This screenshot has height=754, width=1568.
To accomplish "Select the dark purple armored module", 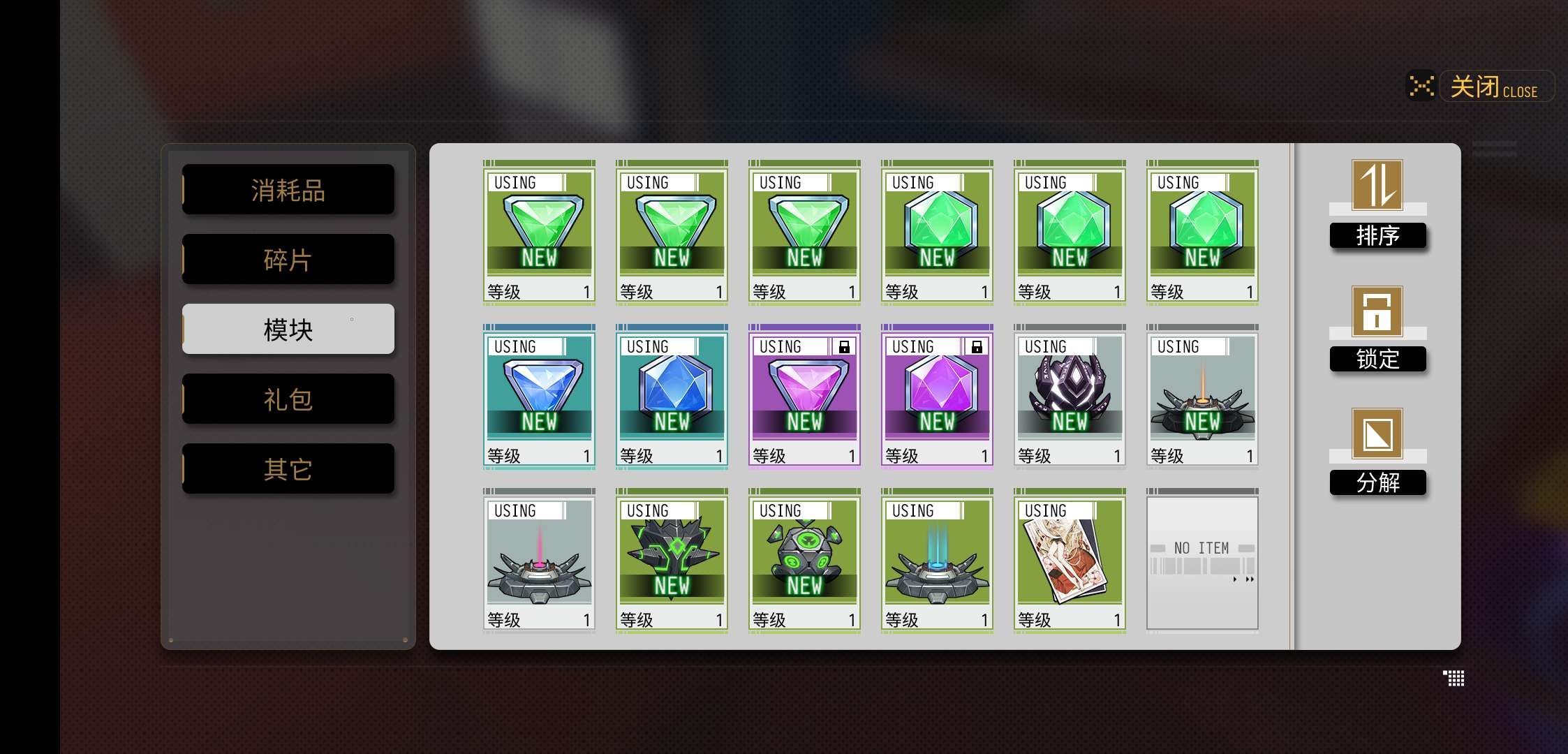I will coord(1070,396).
